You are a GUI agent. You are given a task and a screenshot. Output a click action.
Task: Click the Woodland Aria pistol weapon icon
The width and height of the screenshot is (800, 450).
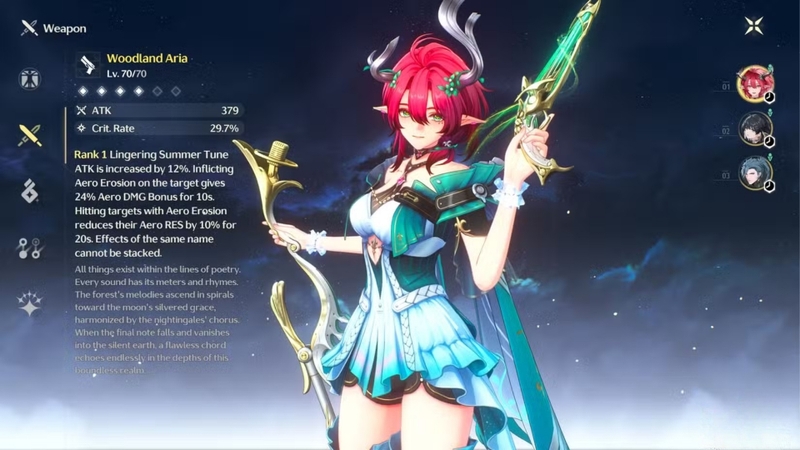[89, 65]
